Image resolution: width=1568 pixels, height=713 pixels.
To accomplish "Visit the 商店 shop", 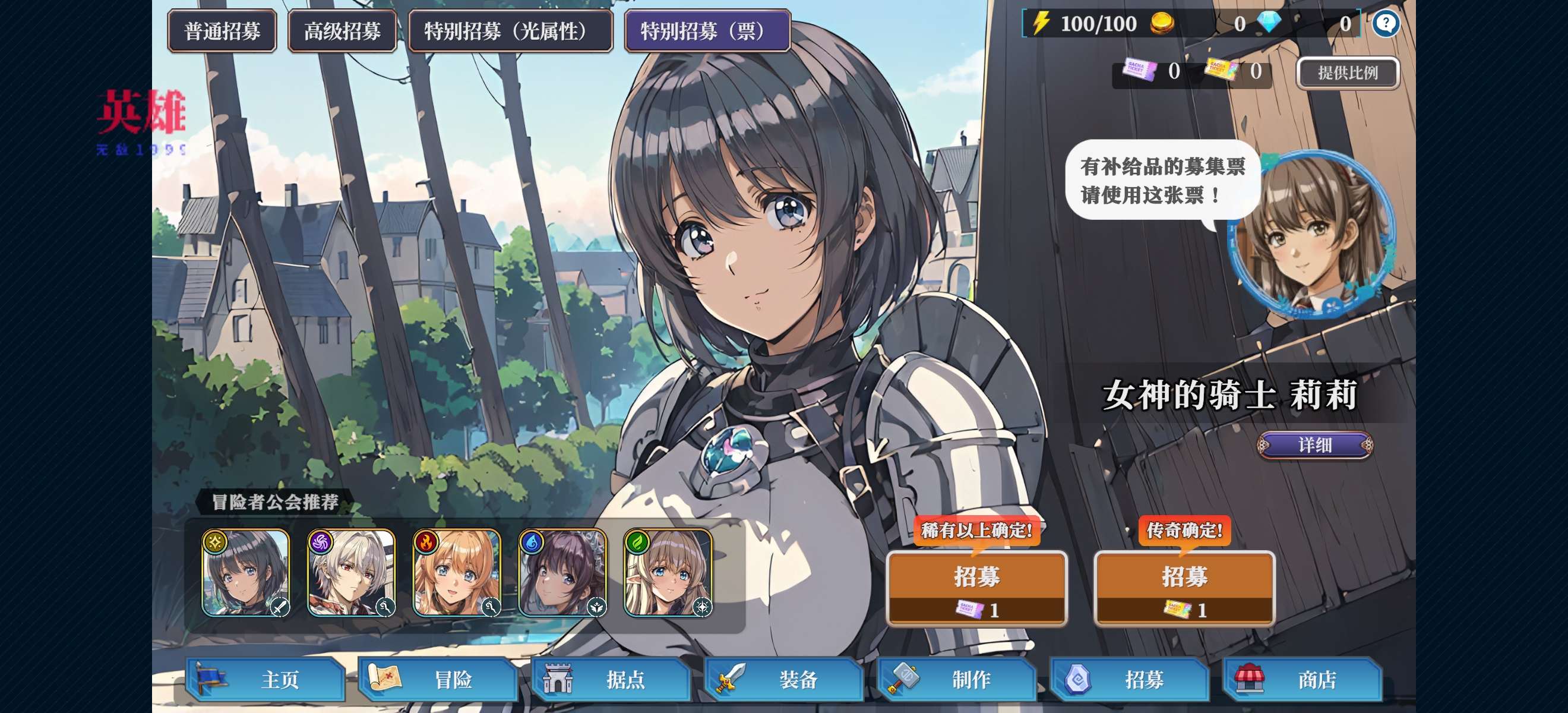I will [1303, 679].
